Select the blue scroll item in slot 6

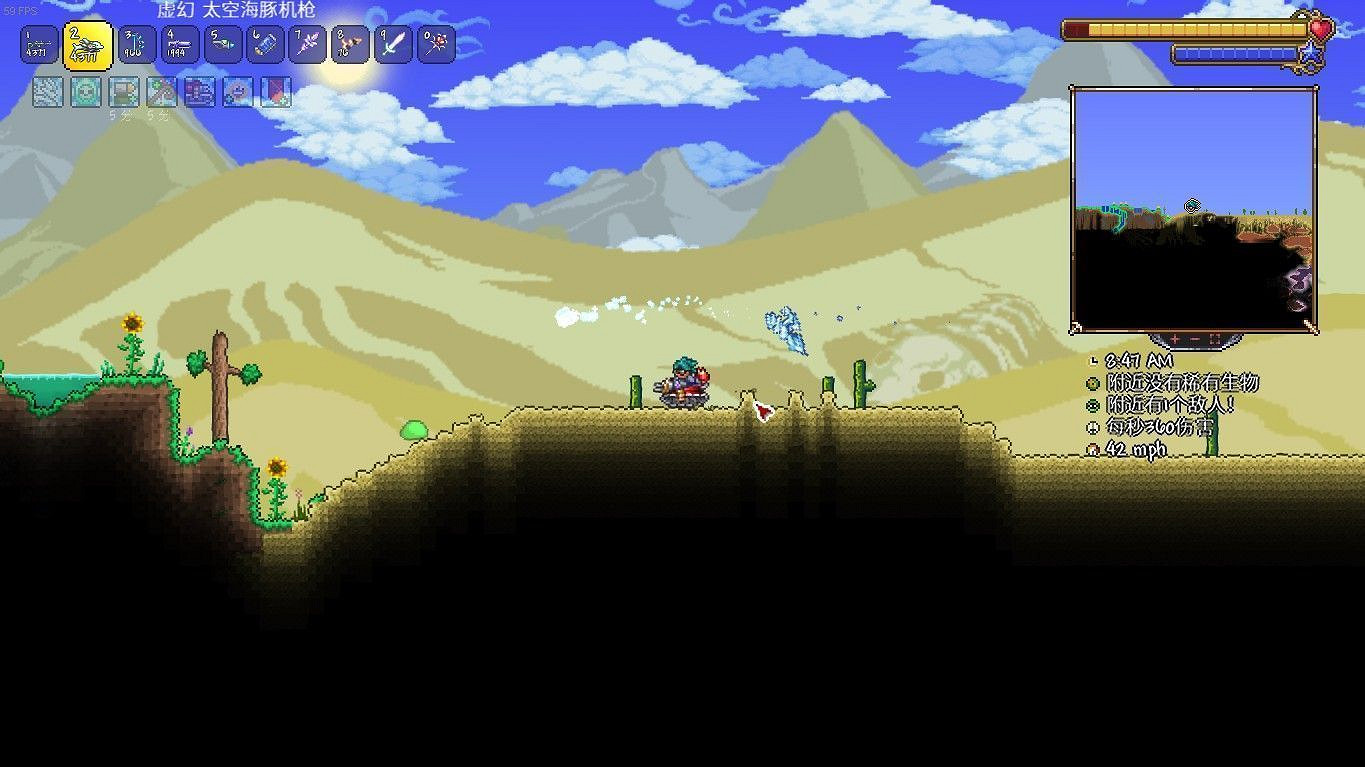click(x=264, y=44)
